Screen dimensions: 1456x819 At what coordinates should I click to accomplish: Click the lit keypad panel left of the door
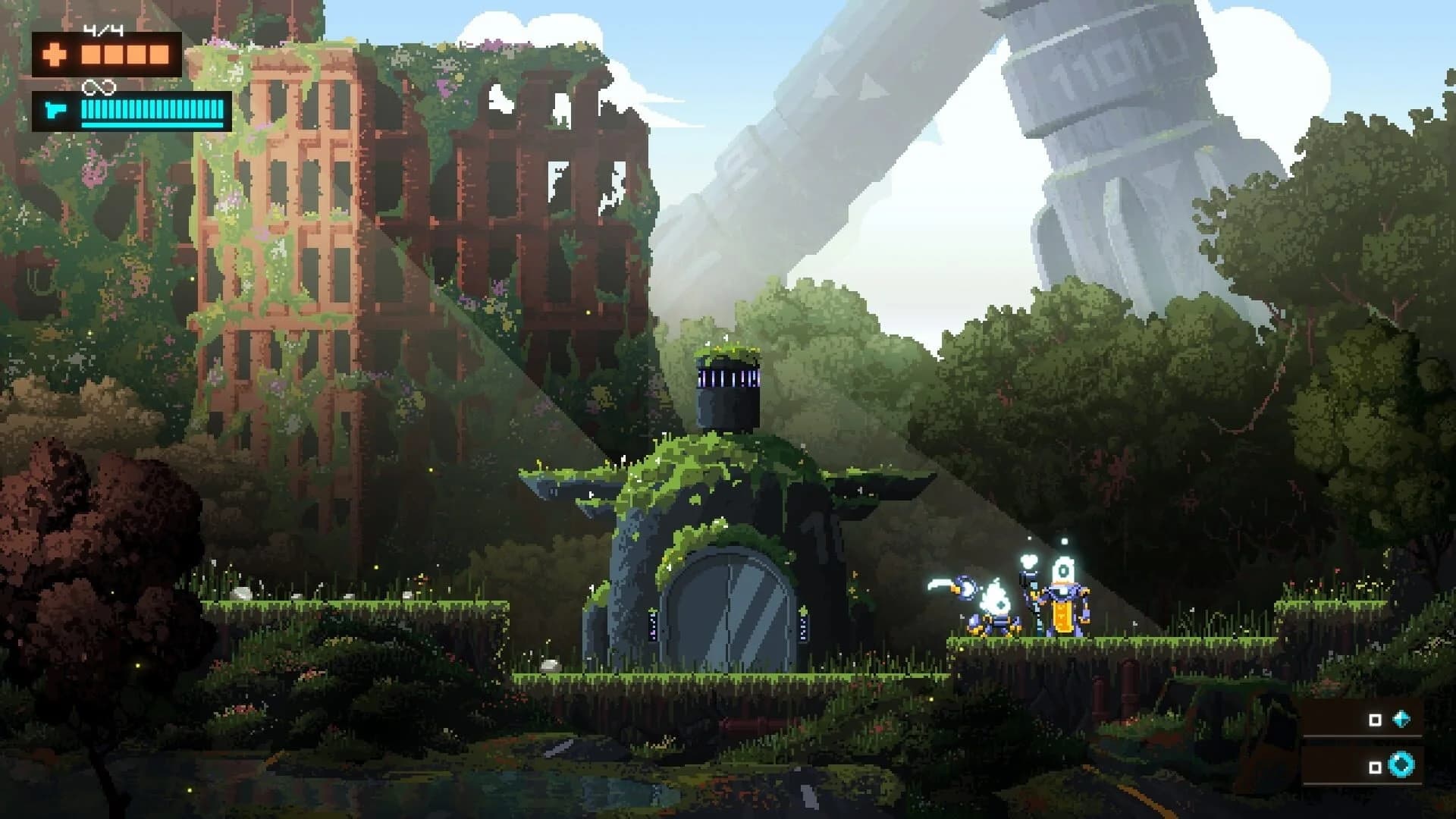point(651,626)
